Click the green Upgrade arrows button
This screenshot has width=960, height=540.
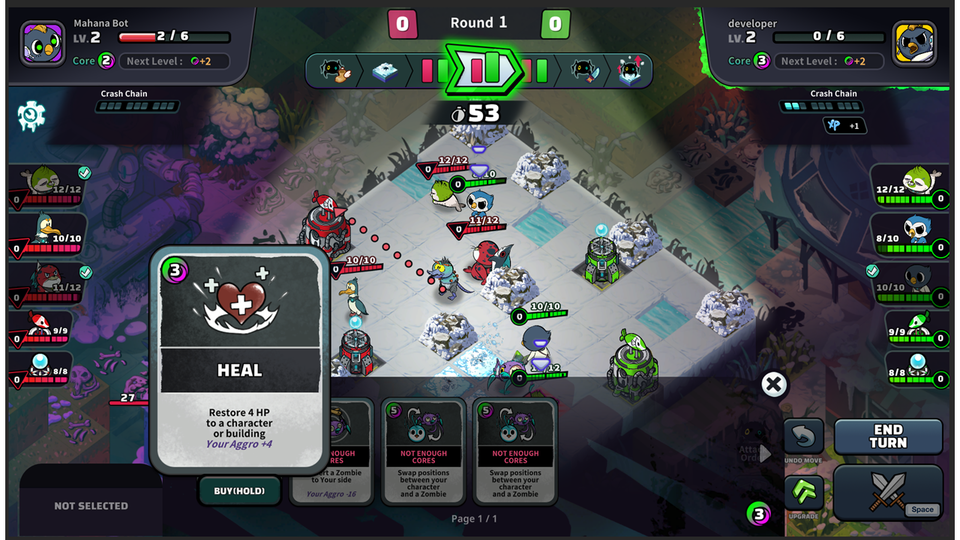tap(803, 494)
